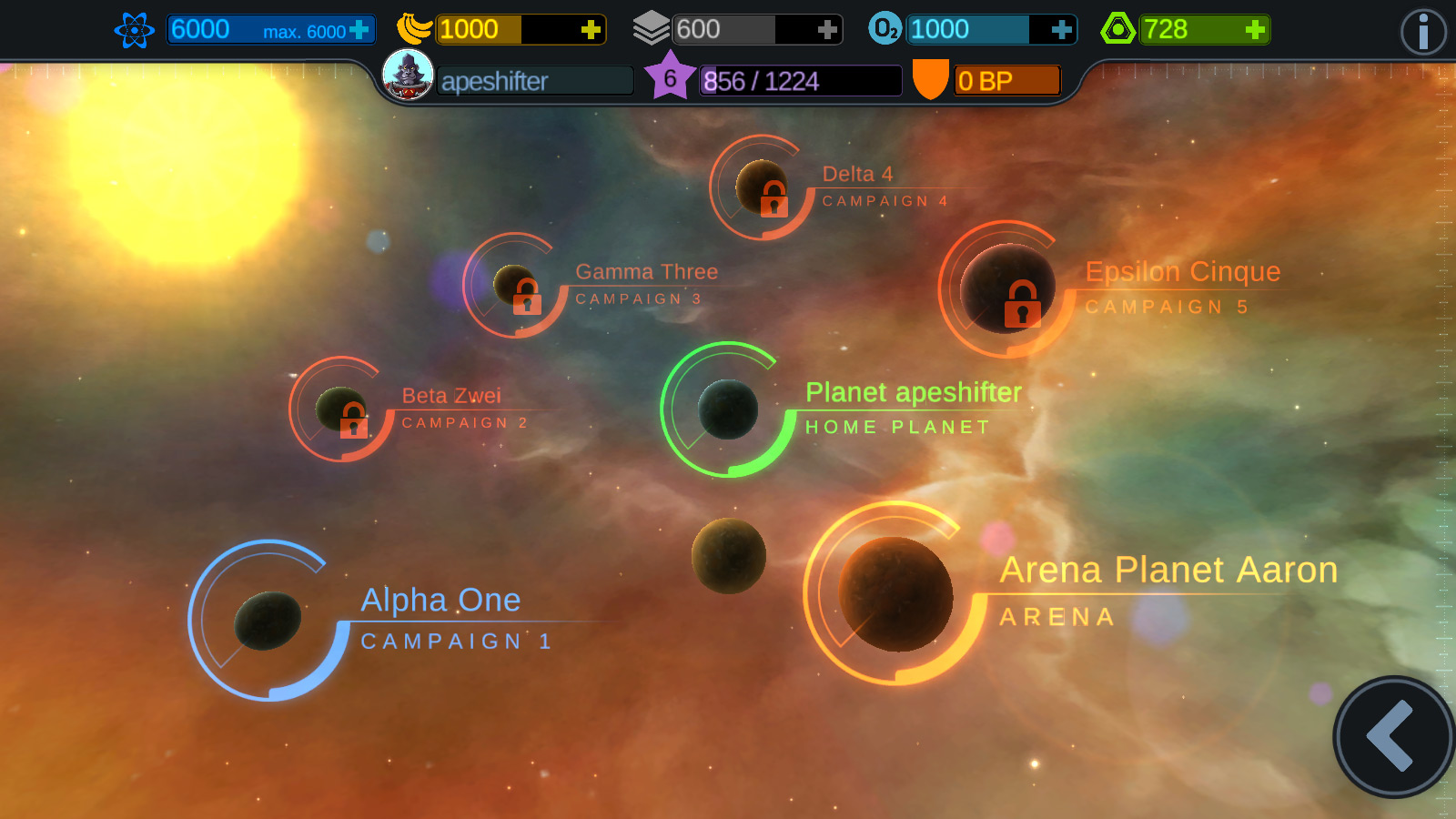Open the info button
The image size is (1456, 819).
click(1422, 32)
